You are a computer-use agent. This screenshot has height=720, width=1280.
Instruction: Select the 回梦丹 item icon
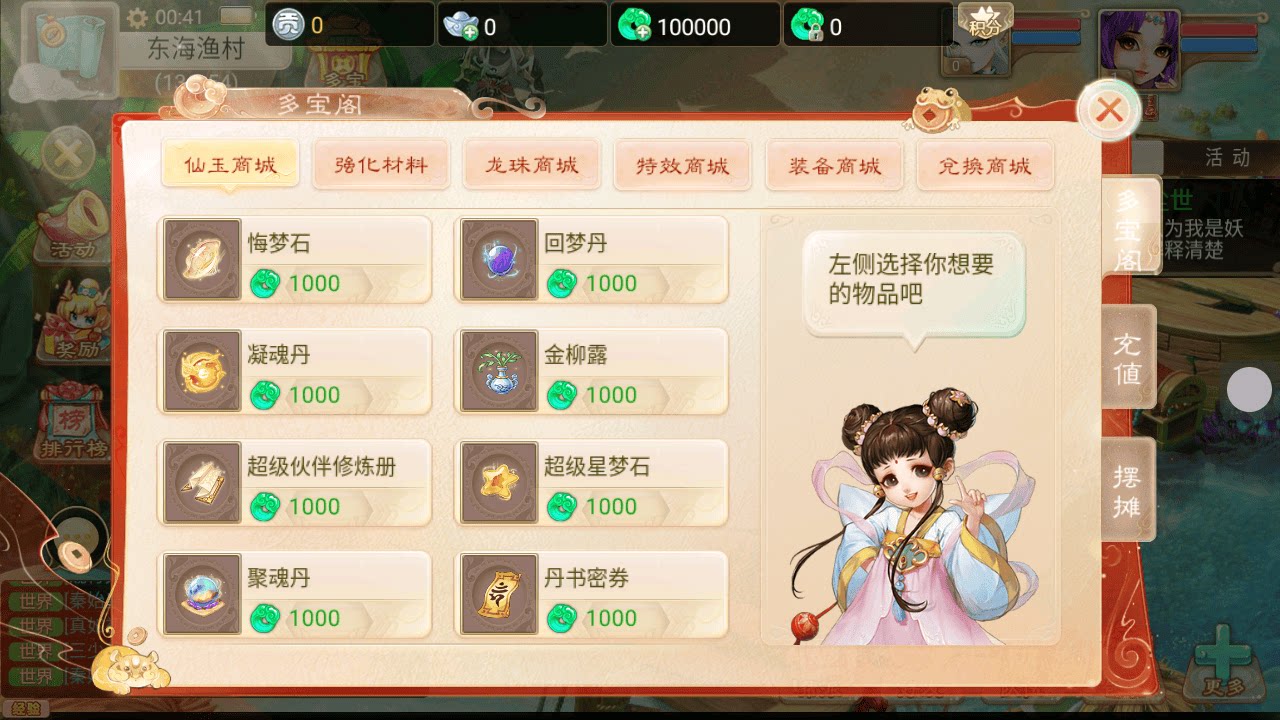497,258
